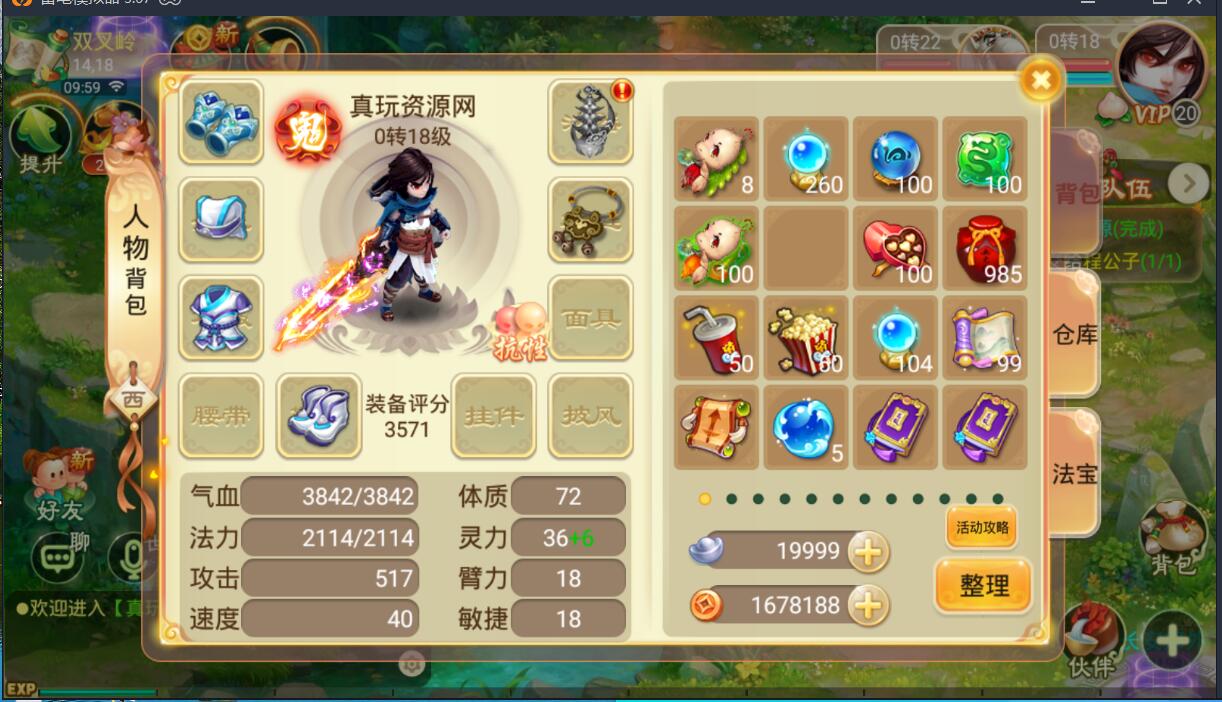1222x702 pixels.
Task: Add more copper coin currency
Action: tap(867, 604)
